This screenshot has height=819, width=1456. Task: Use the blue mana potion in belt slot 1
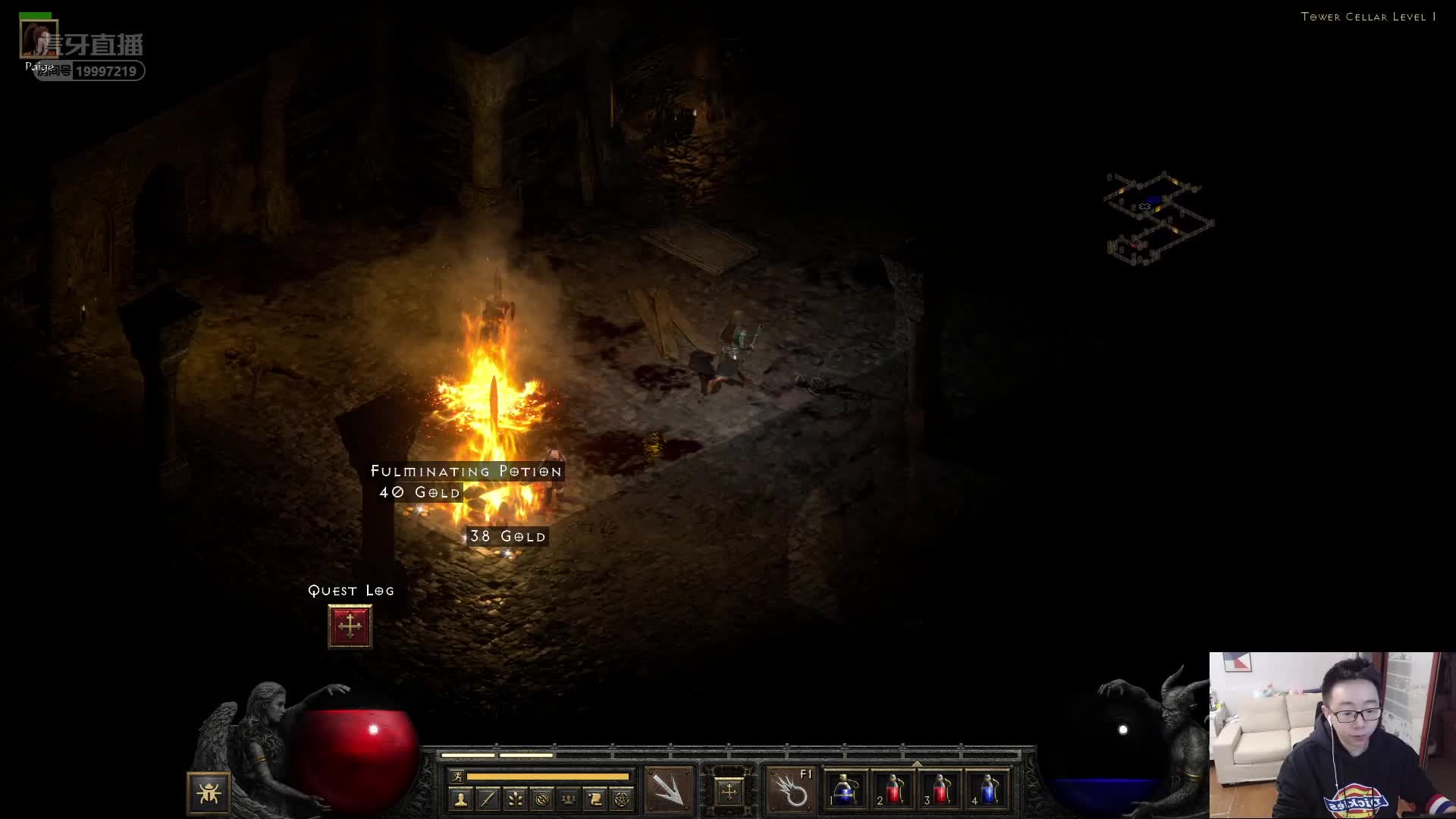[x=846, y=790]
